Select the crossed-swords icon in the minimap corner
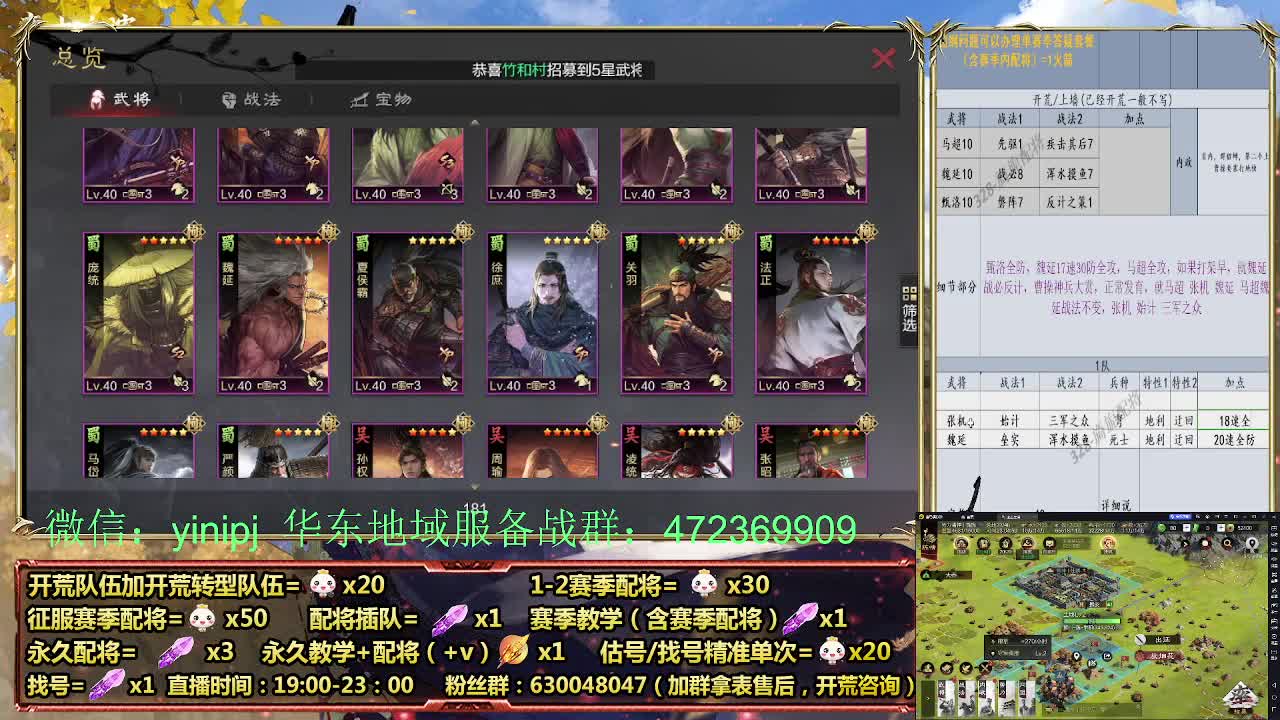 985,668
